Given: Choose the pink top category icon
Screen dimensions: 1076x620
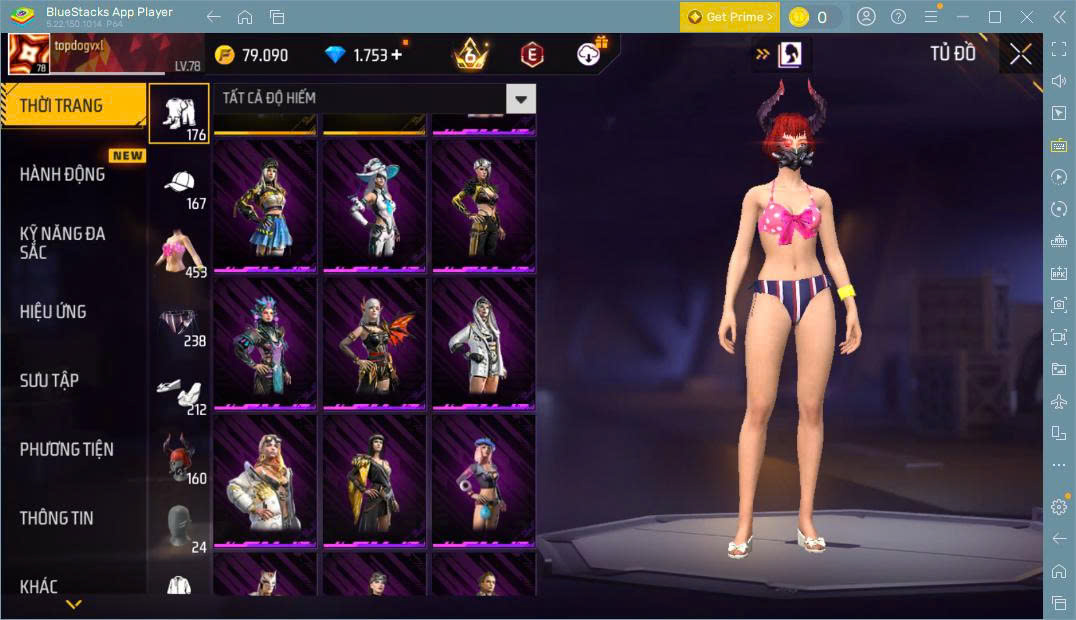Looking at the screenshot, I should coord(180,255).
